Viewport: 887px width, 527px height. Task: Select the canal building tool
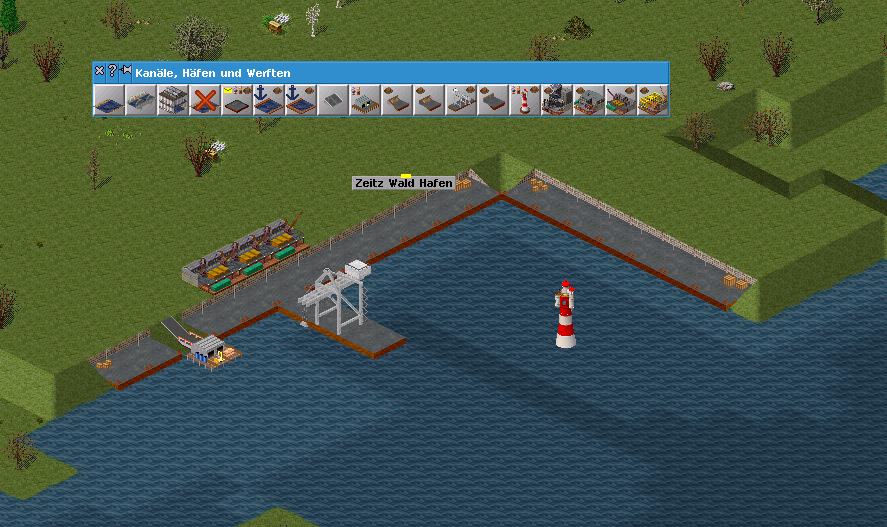[109, 100]
